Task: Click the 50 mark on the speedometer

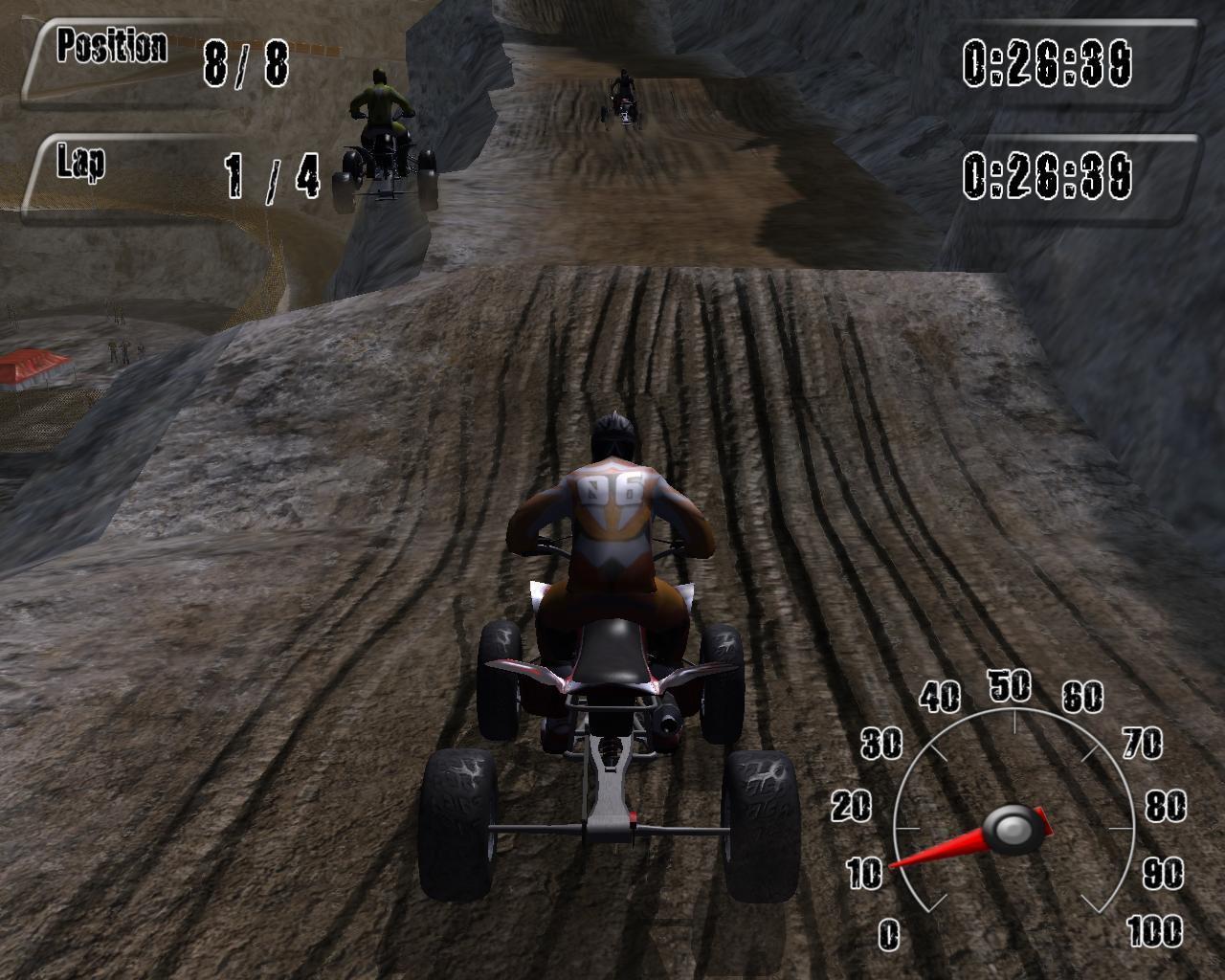Action: point(1010,686)
